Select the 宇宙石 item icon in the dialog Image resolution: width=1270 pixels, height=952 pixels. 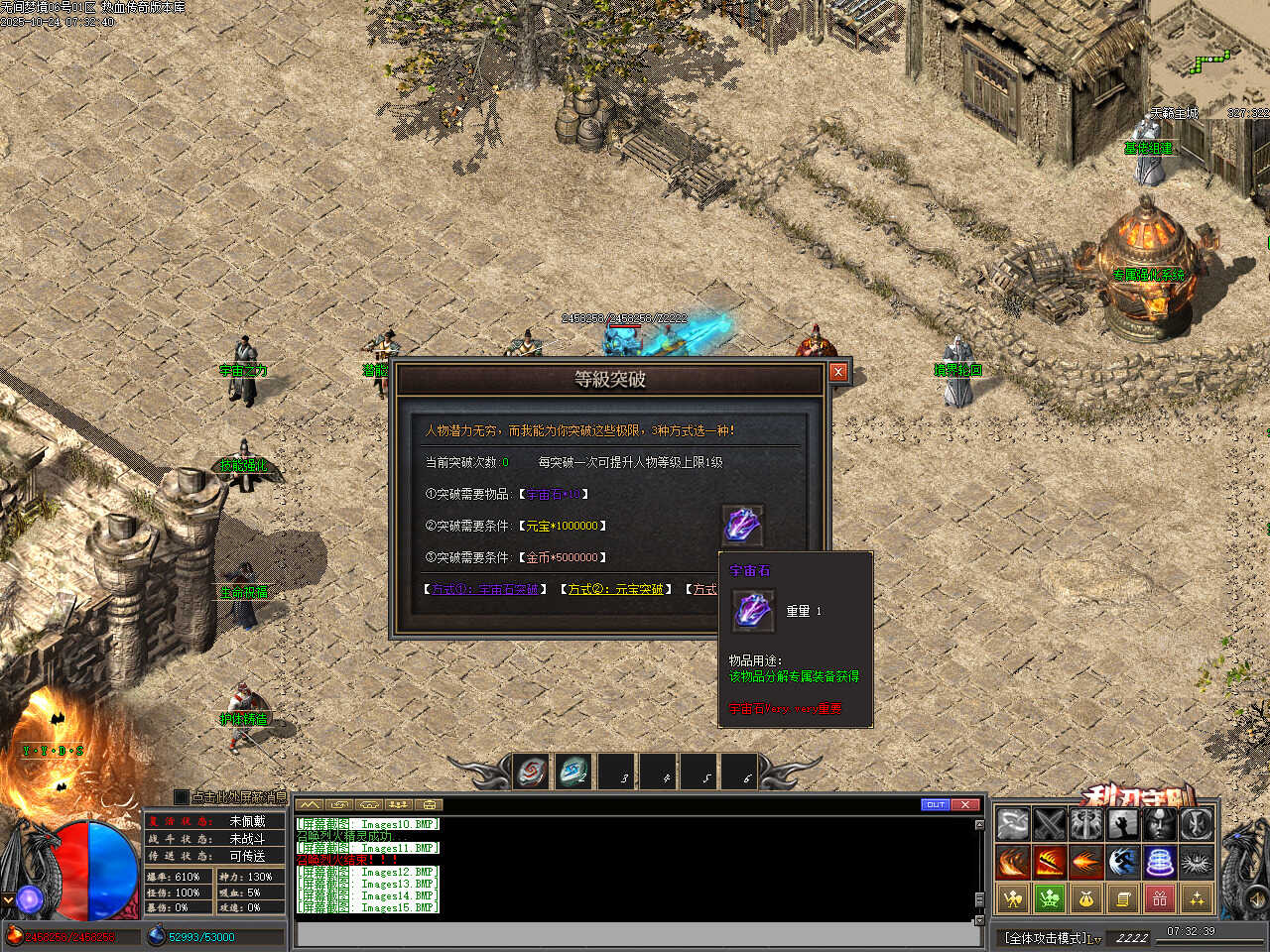click(741, 524)
